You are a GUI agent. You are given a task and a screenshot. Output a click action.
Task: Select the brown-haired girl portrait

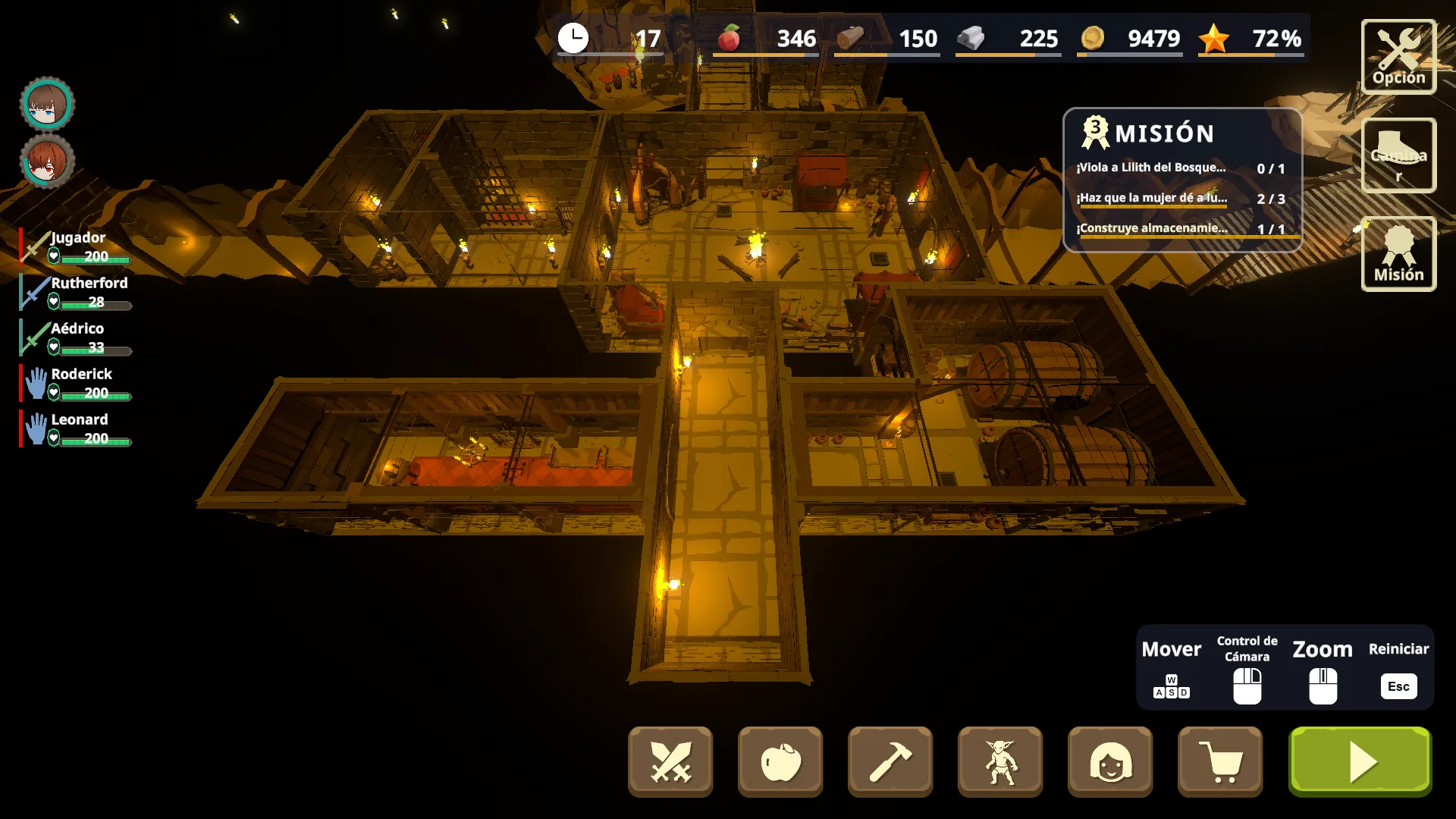47,105
